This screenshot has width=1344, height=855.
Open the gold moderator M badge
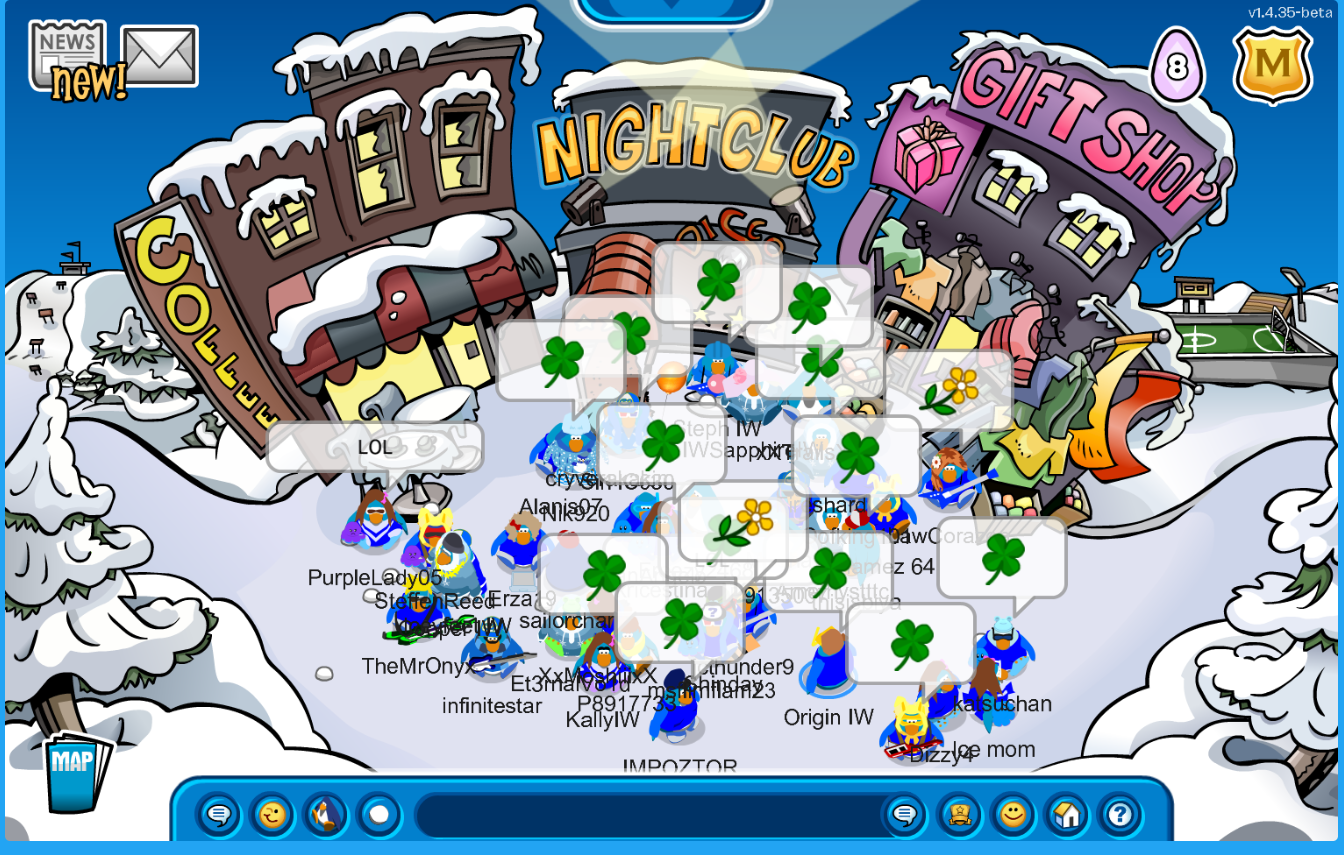(1272, 65)
